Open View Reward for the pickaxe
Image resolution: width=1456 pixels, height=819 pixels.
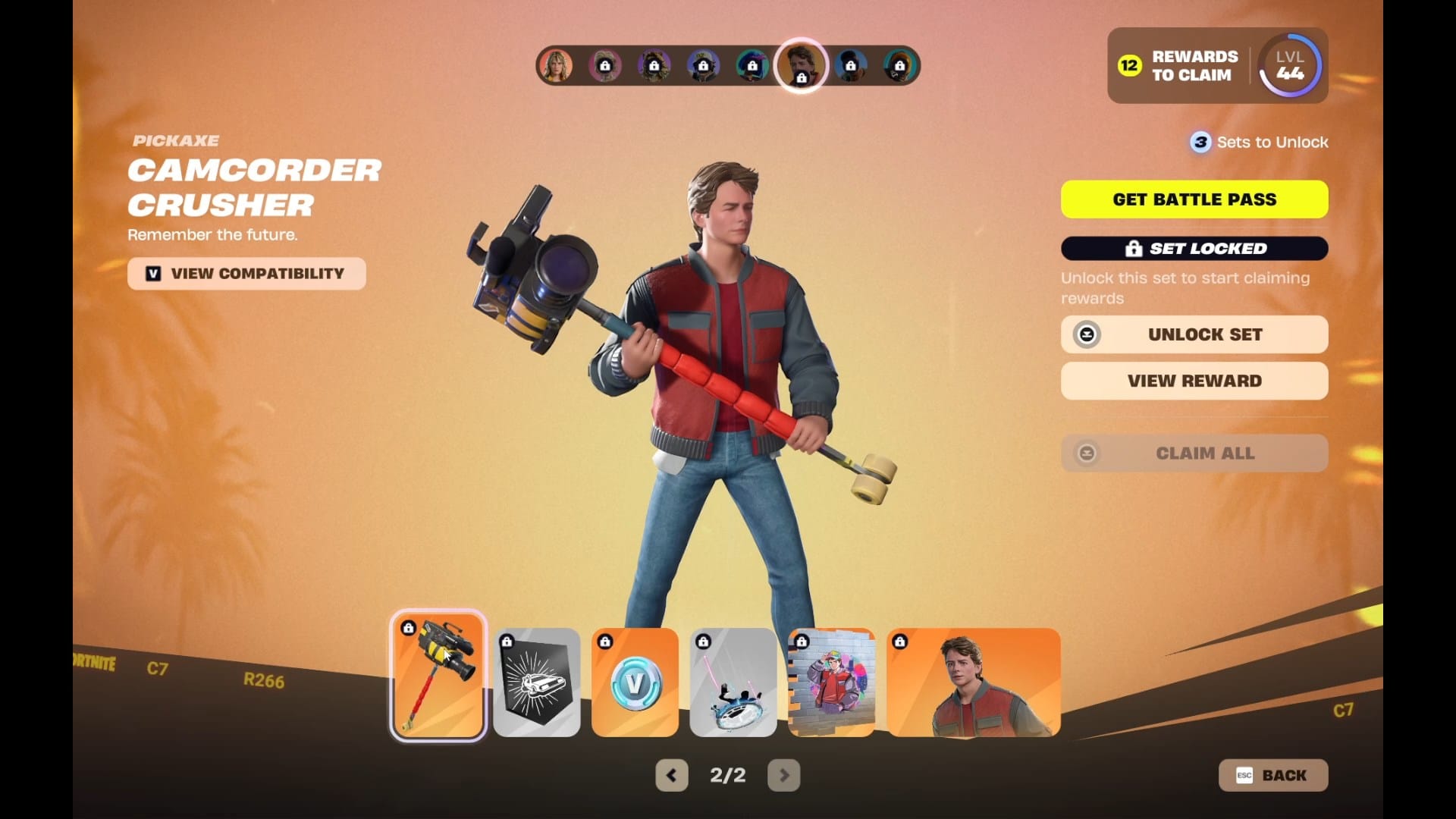click(1194, 381)
